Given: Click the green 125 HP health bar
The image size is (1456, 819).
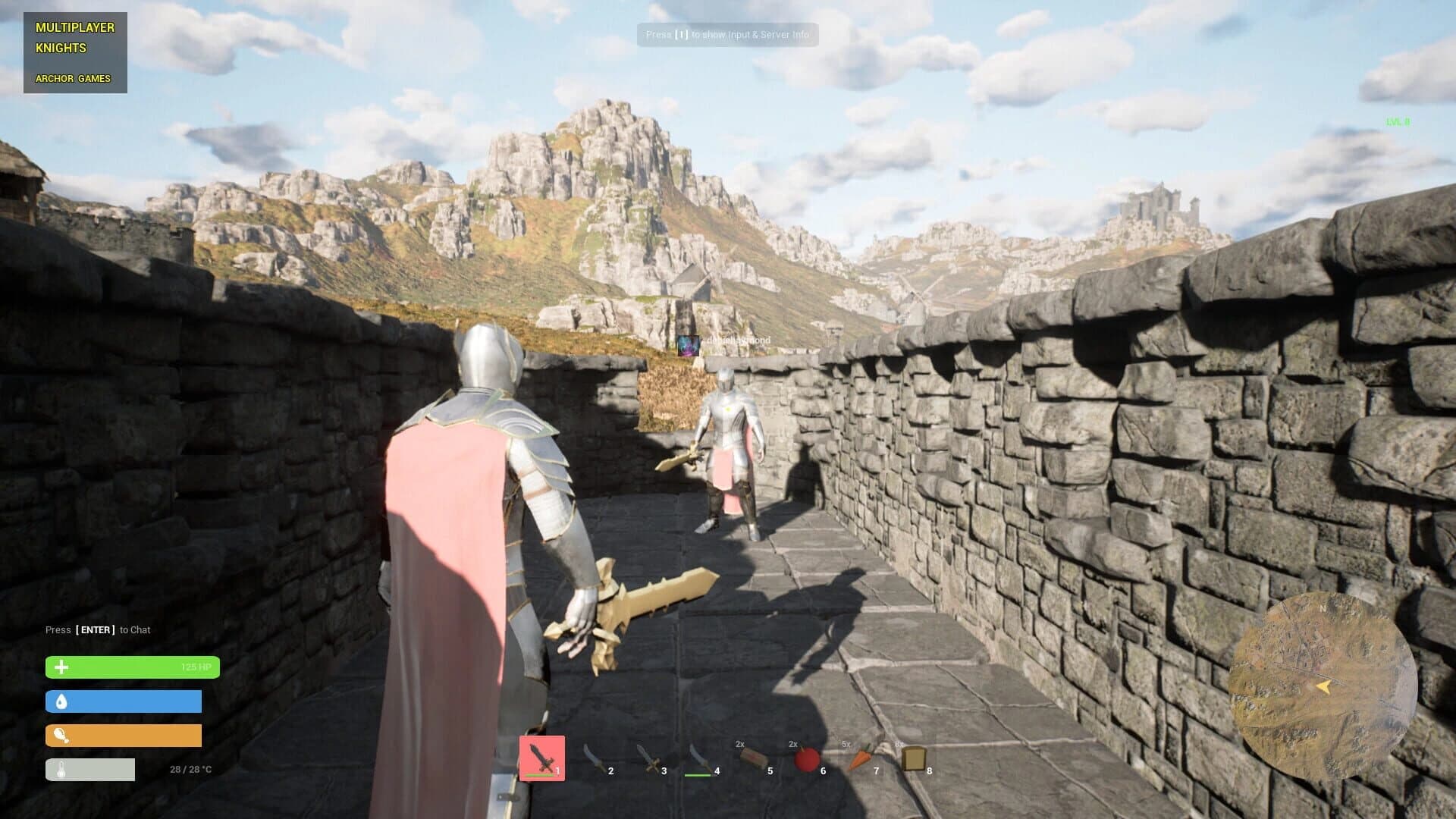Looking at the screenshot, I should click(133, 667).
